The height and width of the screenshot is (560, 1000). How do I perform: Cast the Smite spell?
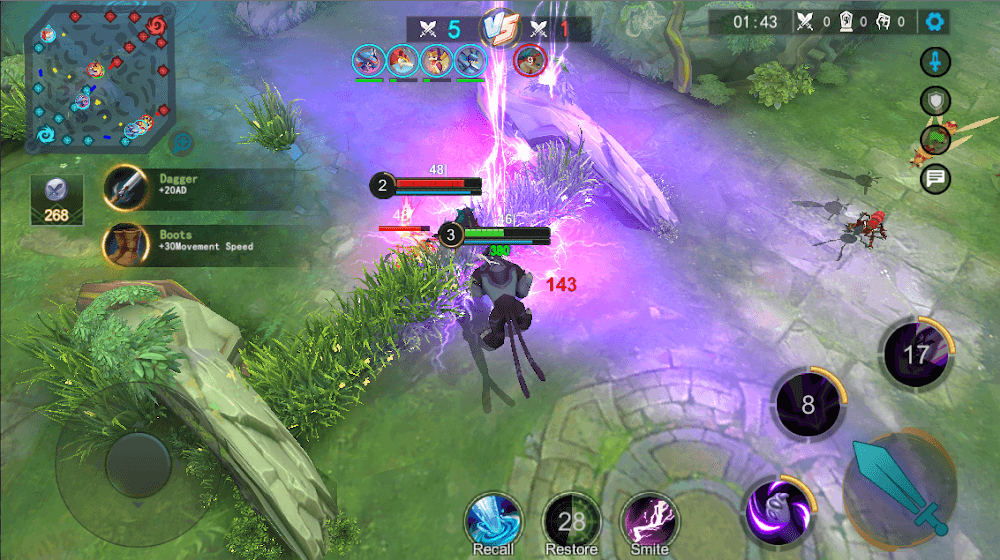[x=649, y=521]
